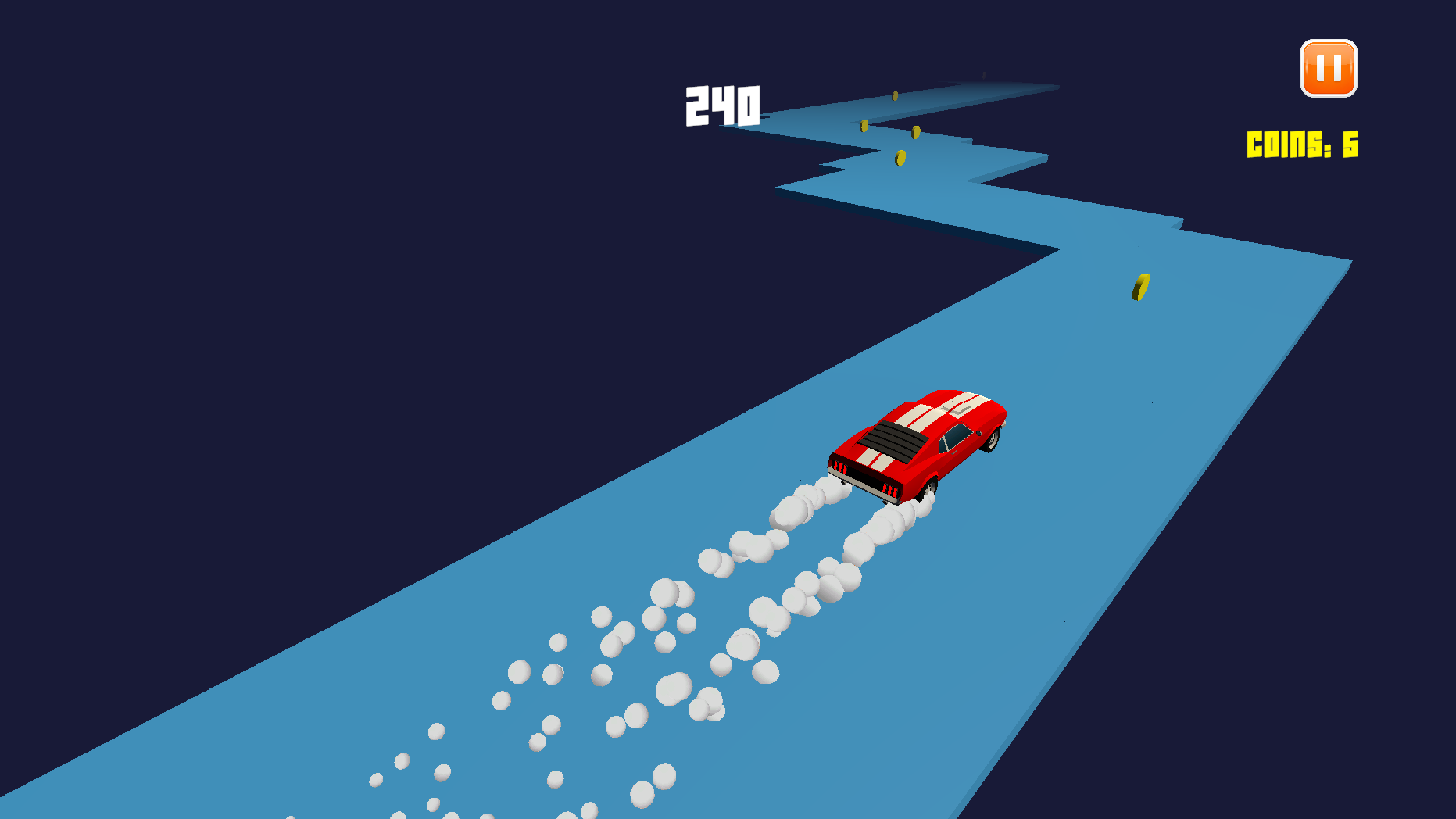
Task: Tap the dark background sky area
Action: pos(313,234)
